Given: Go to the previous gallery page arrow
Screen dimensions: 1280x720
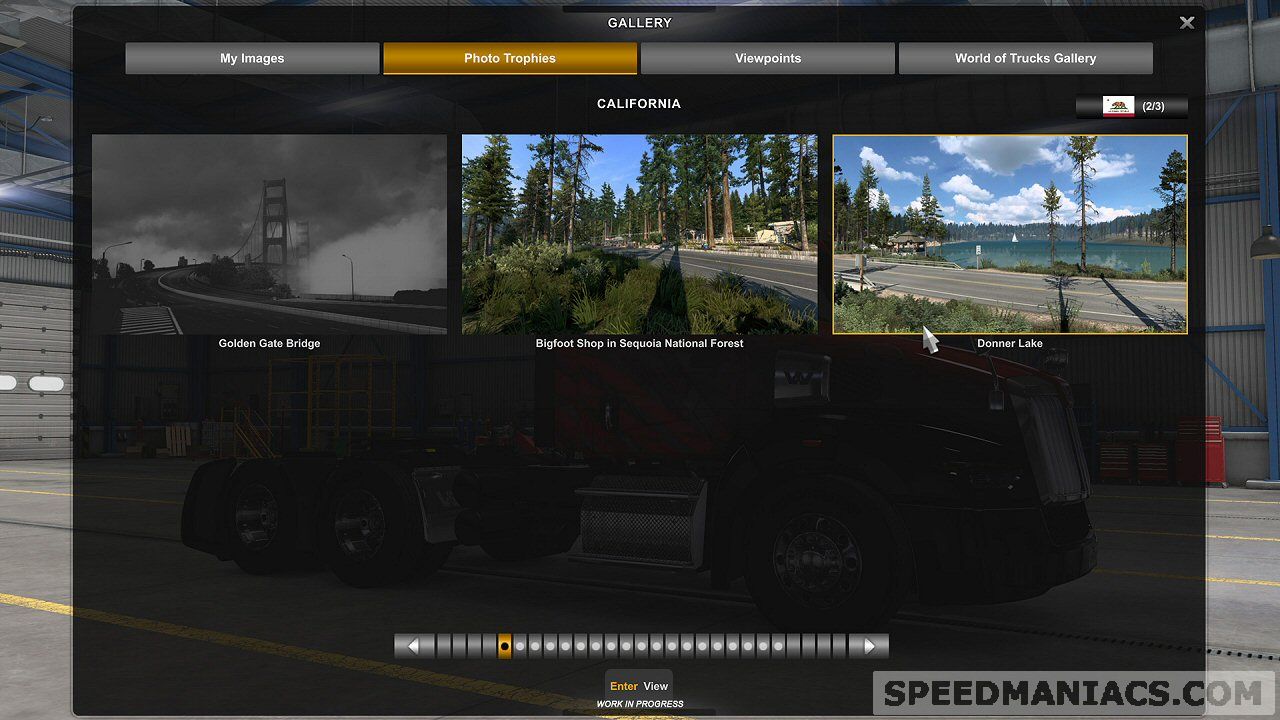Looking at the screenshot, I should pos(414,646).
